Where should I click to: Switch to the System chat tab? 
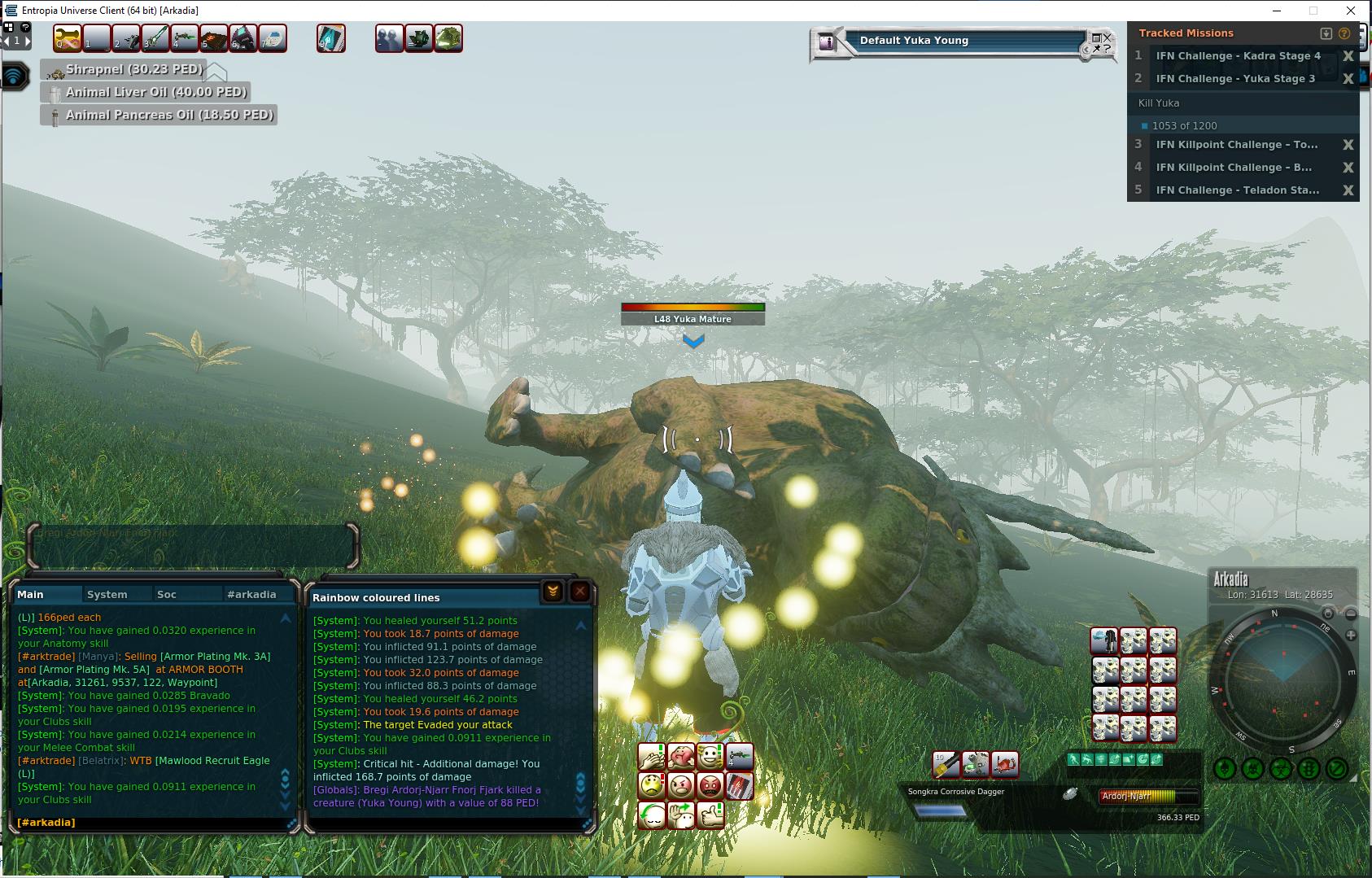coord(107,594)
